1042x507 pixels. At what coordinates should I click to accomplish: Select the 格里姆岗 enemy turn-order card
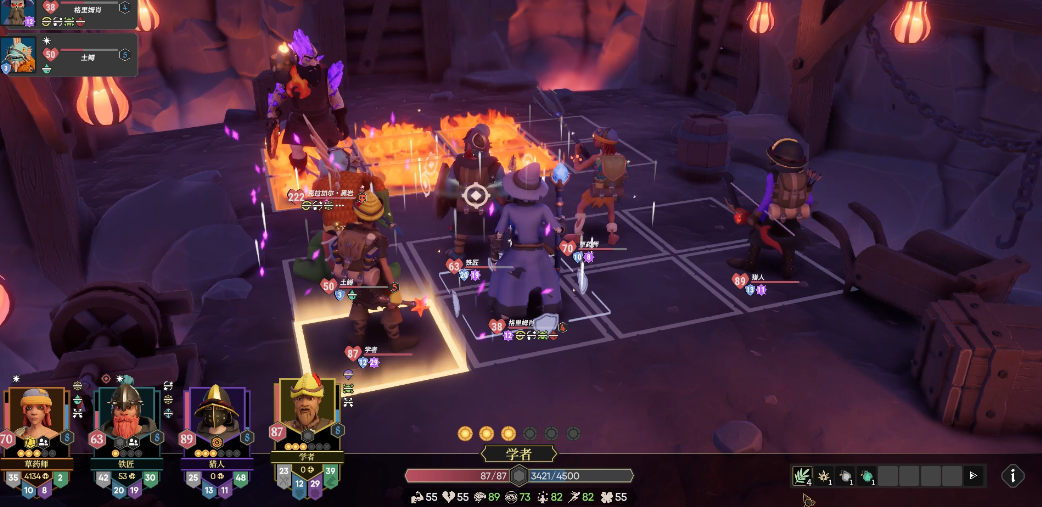click(x=68, y=13)
